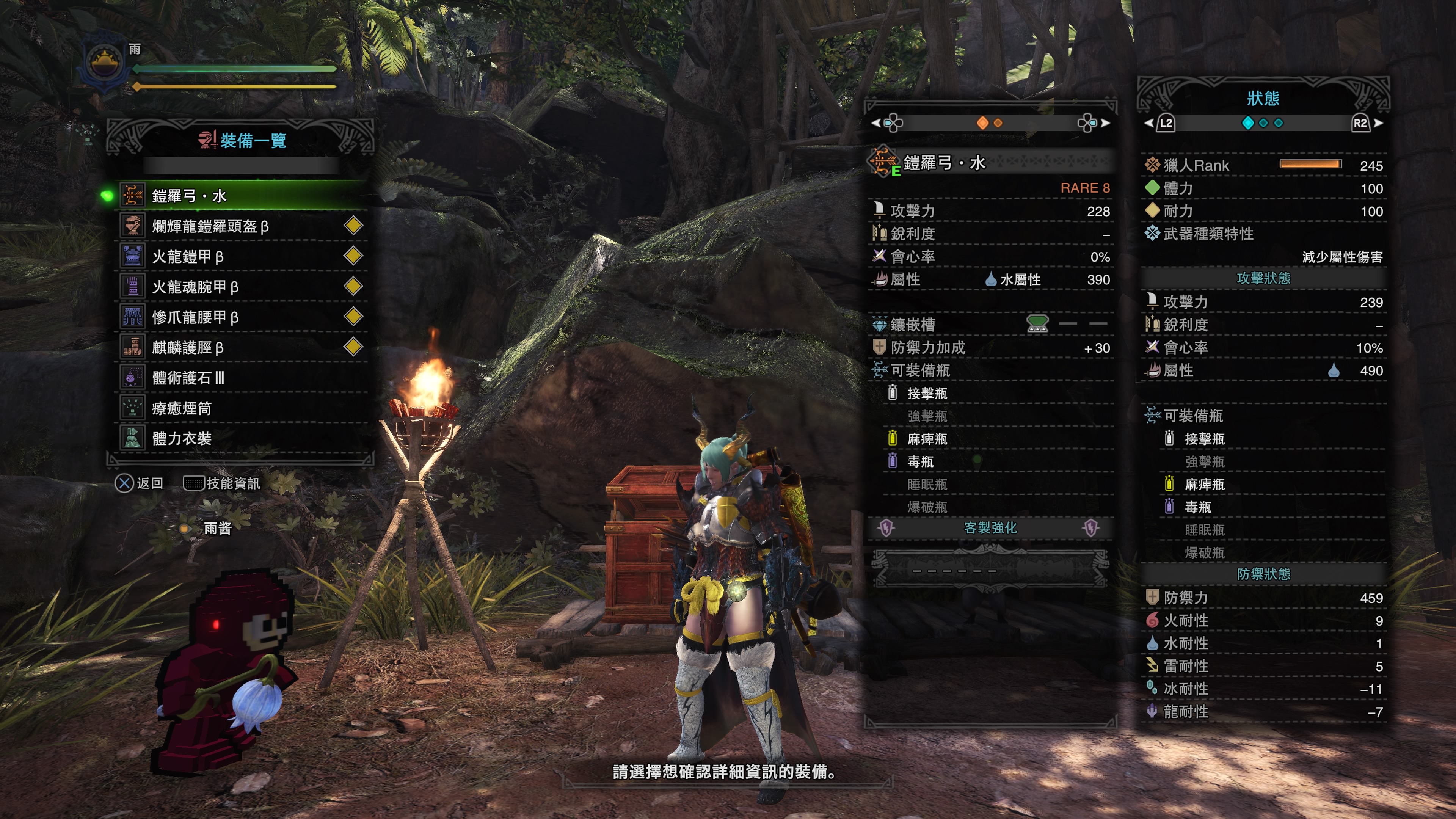Select the 體術護石Ⅲ charm row
This screenshot has width=1456, height=819.
point(243,378)
